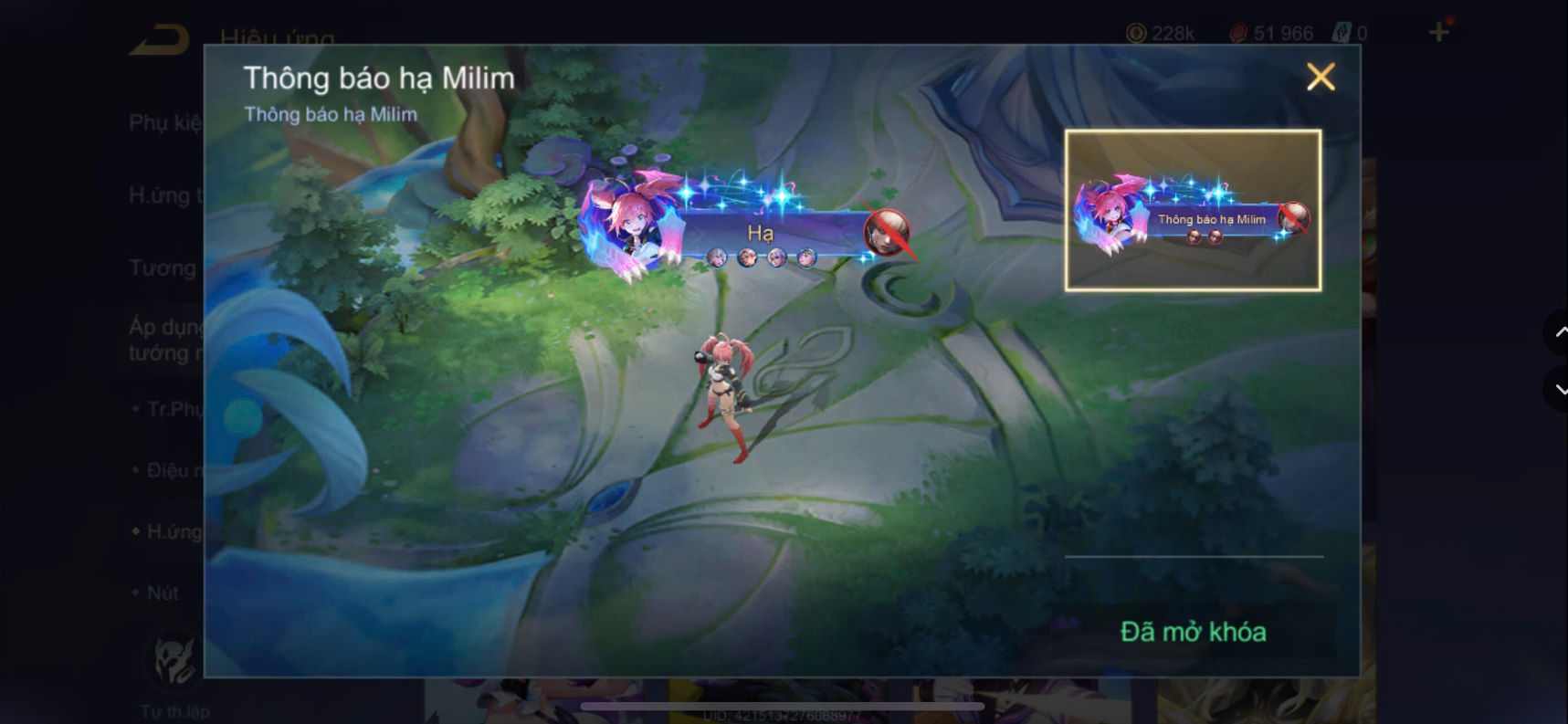Switch to the Tương section in the sidebar
Viewport: 1568px width, 724px height.
point(164,268)
